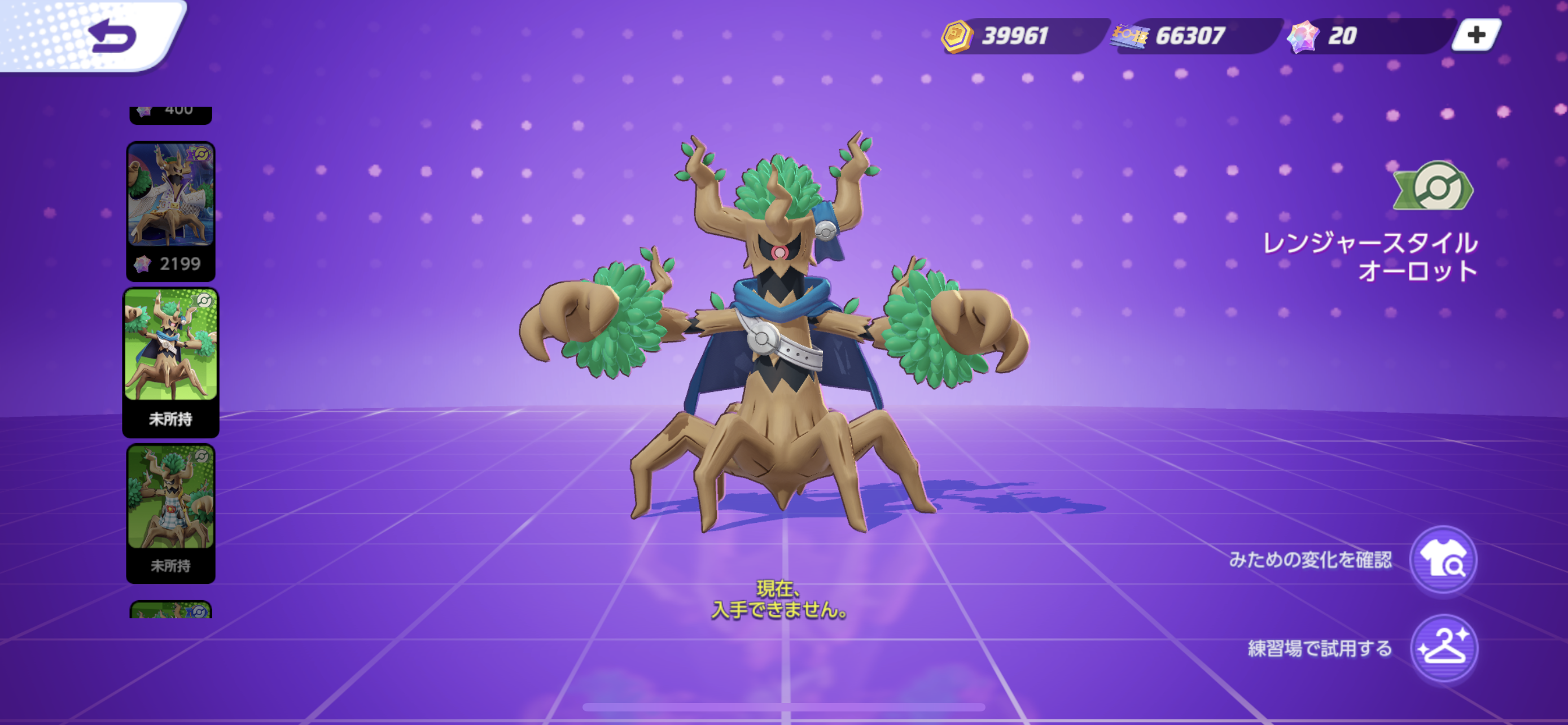This screenshot has width=1568, height=725.
Task: Choose the selected Ranger Style Trevenant thumbnail
Action: click(170, 361)
